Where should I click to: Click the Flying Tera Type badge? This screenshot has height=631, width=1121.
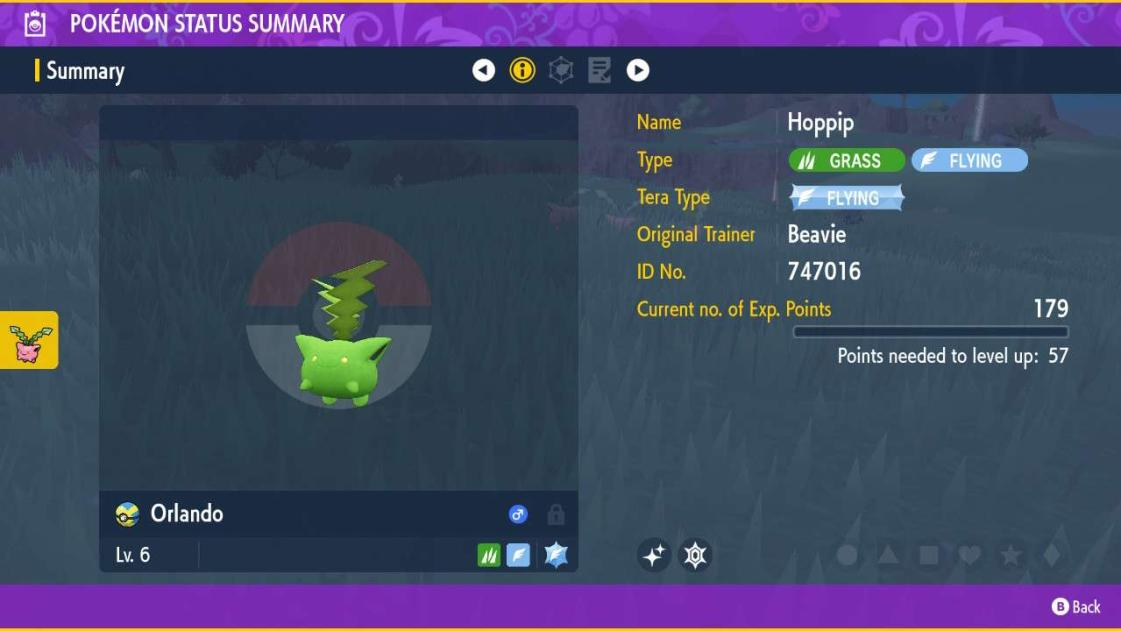pyautogui.click(x=847, y=198)
